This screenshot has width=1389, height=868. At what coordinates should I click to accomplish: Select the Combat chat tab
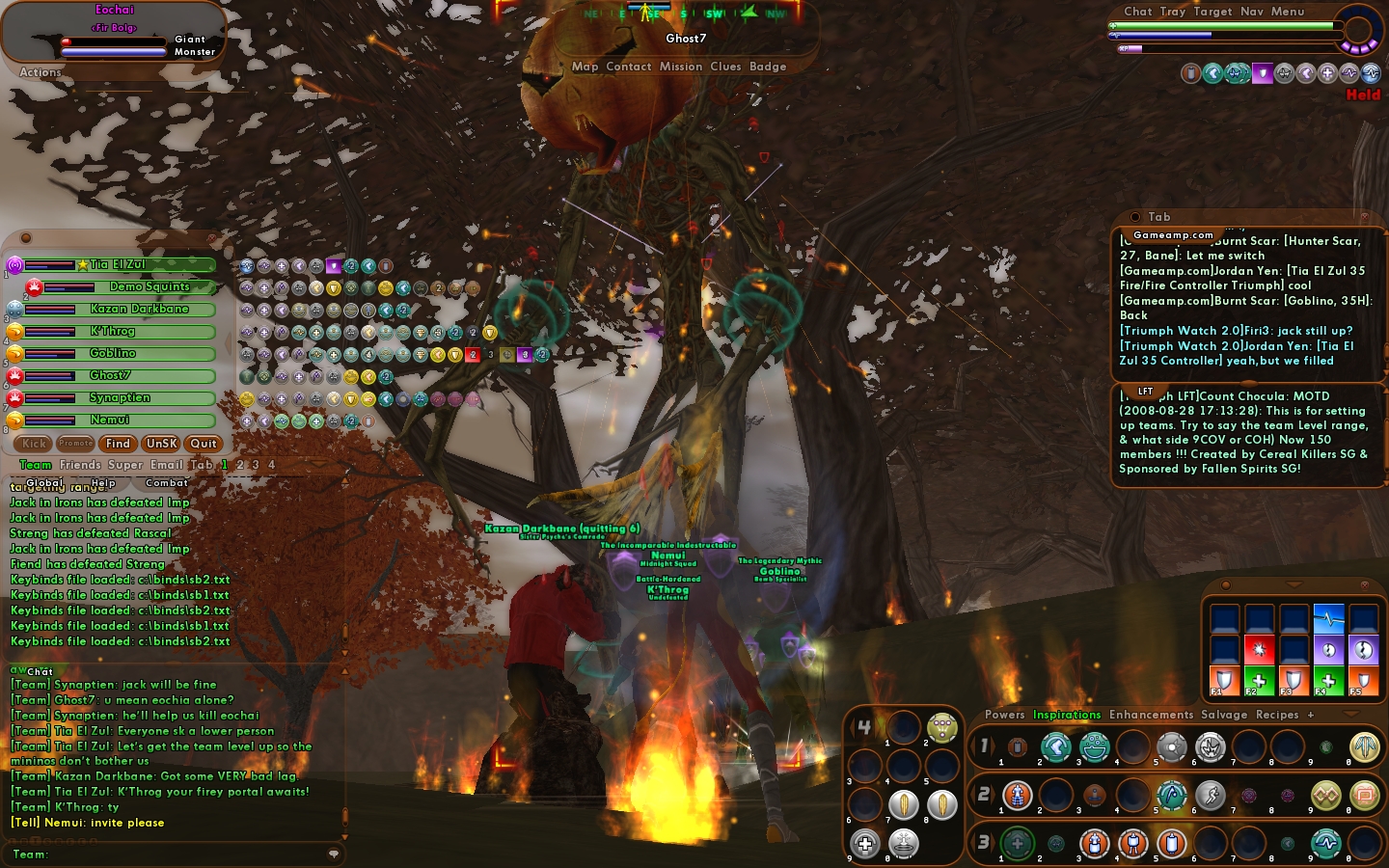(x=167, y=483)
